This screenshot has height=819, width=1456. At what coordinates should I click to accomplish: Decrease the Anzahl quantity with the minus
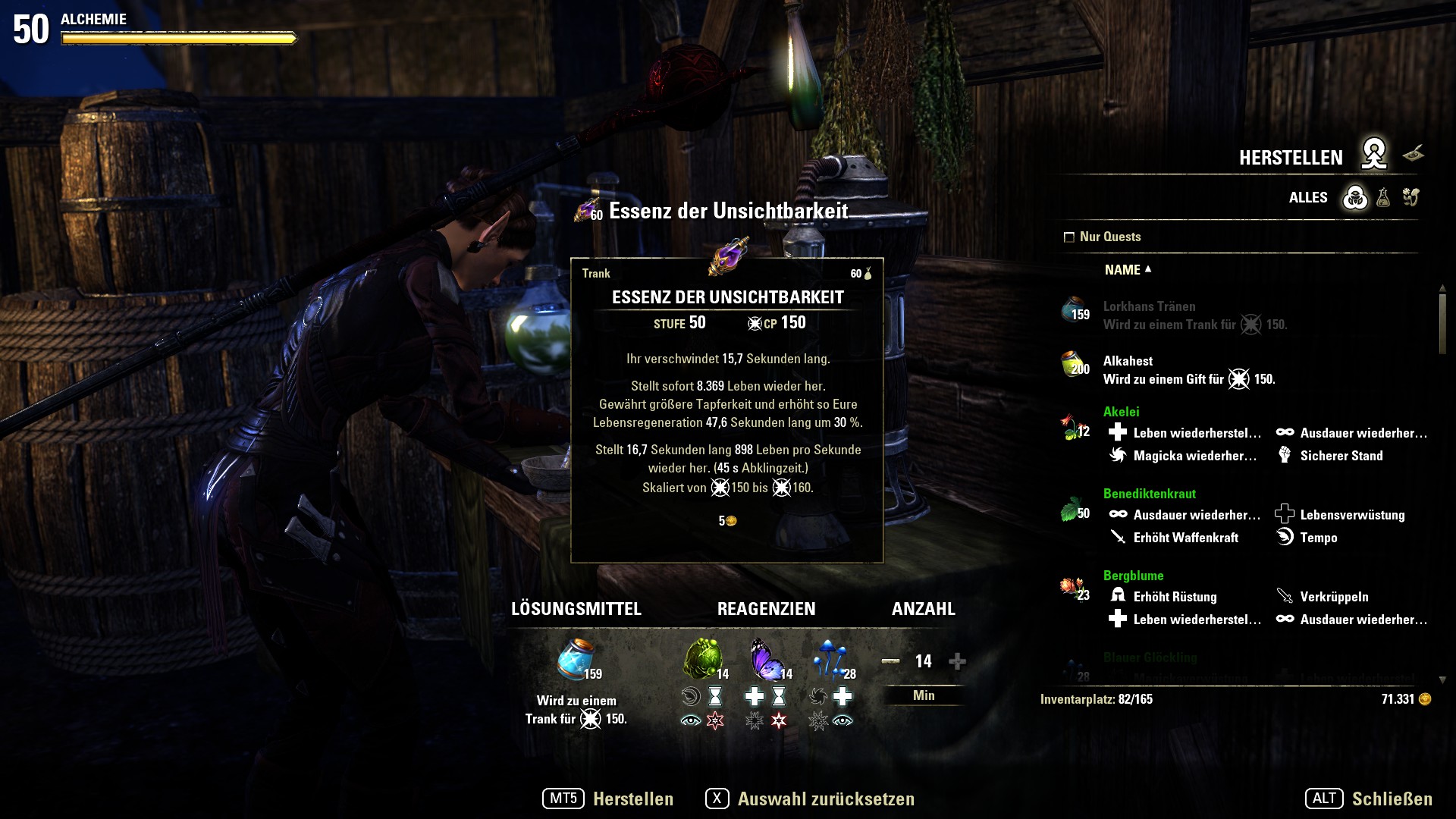(890, 661)
